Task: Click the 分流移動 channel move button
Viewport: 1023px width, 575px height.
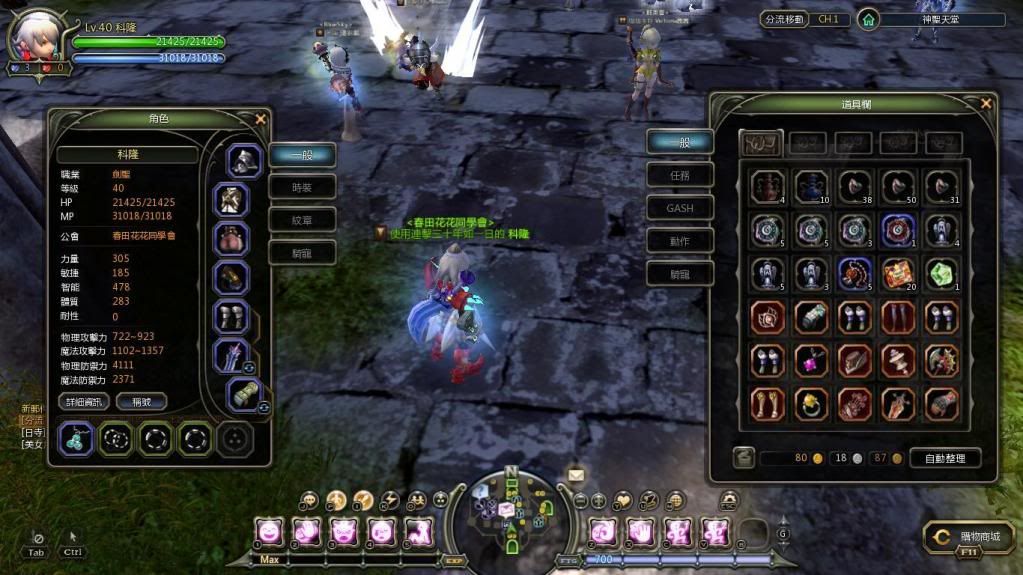Action: pyautogui.click(x=782, y=19)
